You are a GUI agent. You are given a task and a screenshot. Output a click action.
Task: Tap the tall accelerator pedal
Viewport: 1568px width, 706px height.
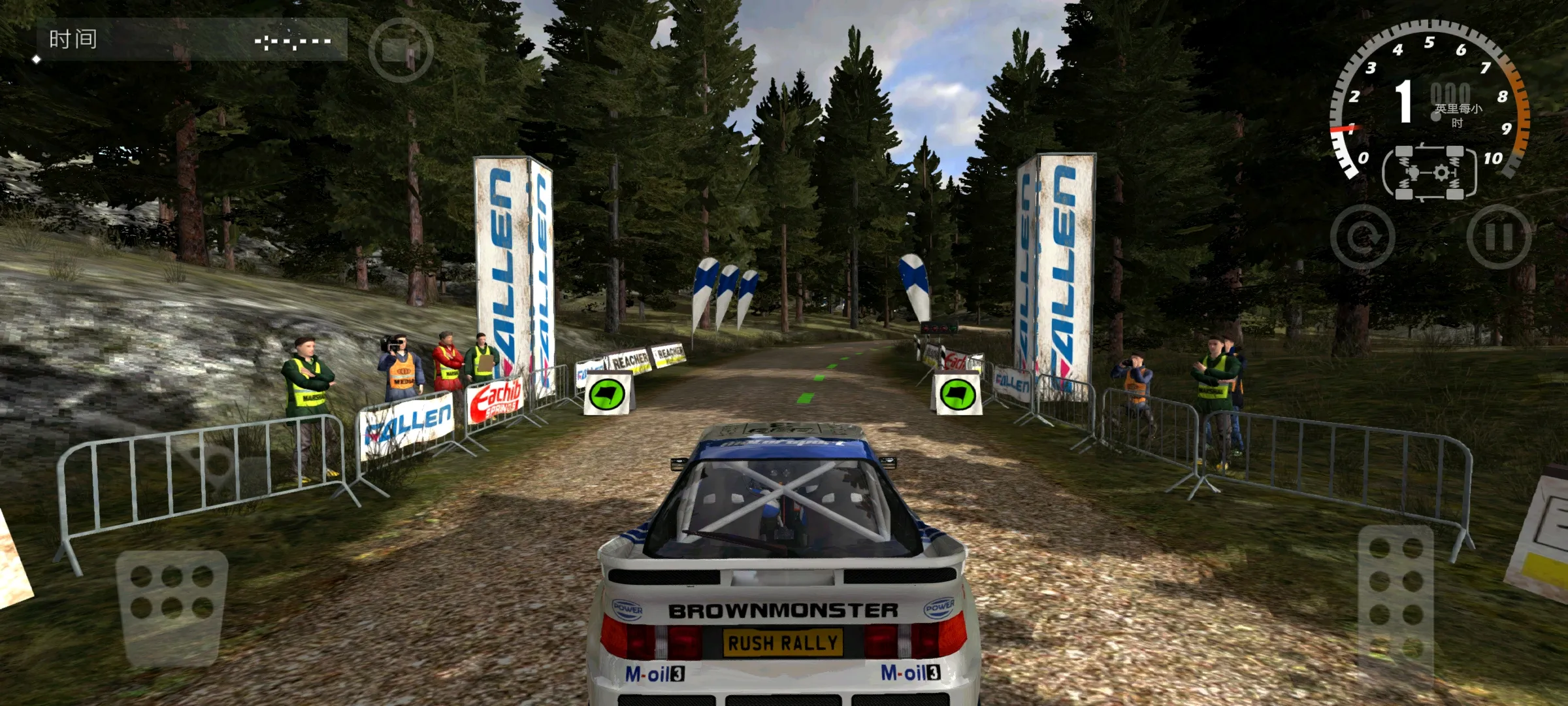pyautogui.click(x=1396, y=606)
